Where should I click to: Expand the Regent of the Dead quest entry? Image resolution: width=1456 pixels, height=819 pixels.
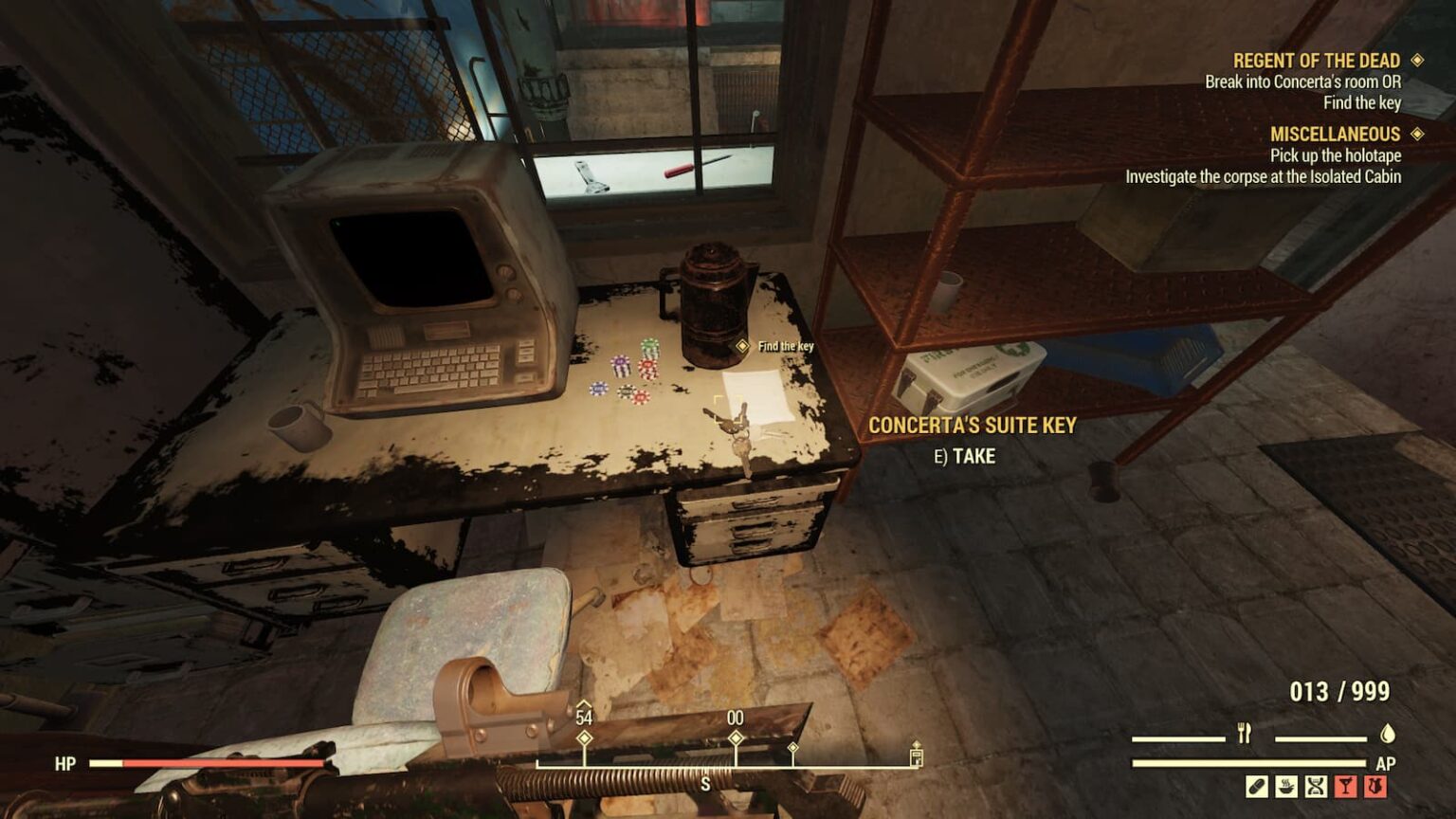click(x=1317, y=60)
